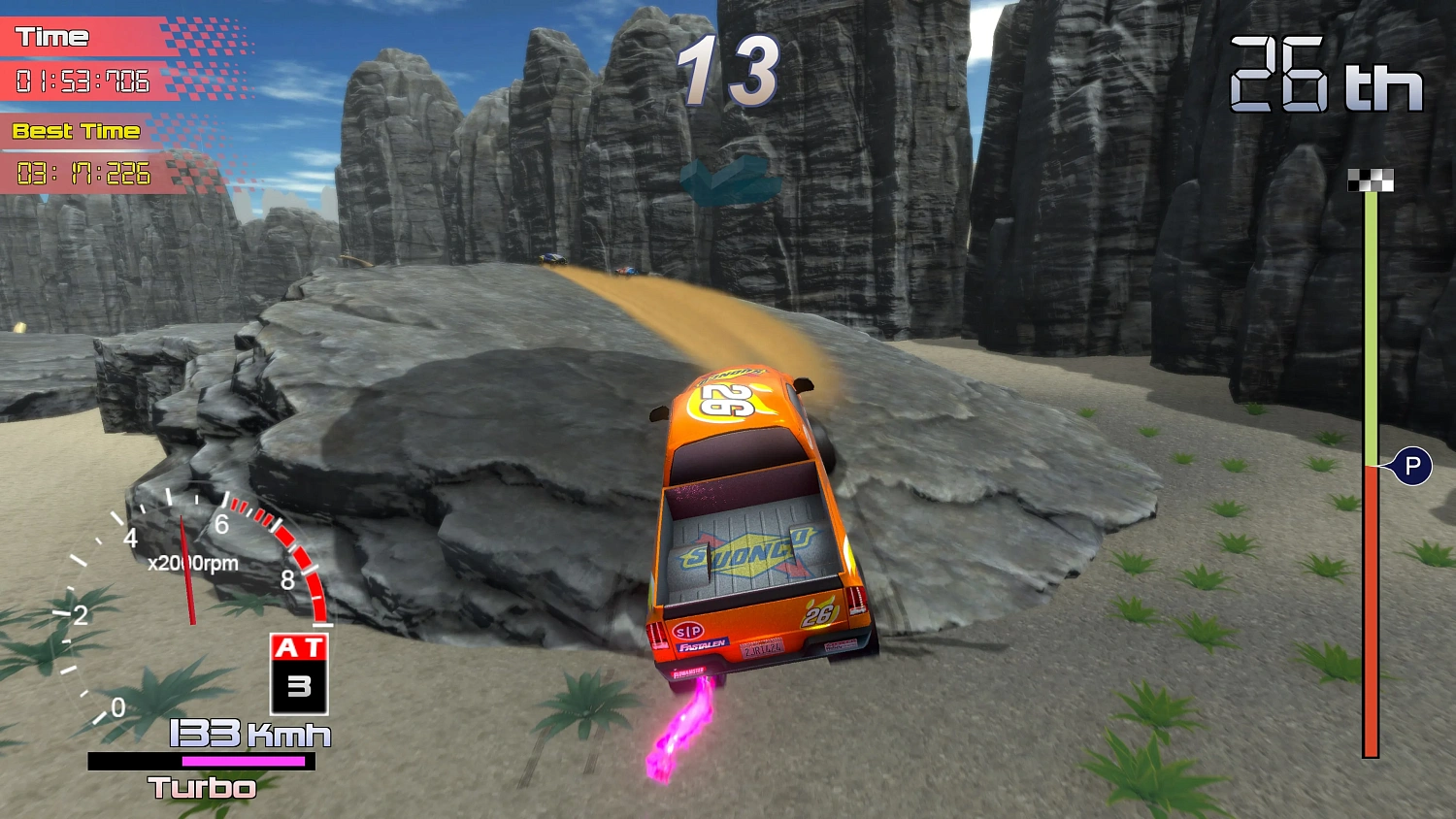Select the Fastalen sponsor decal
The image size is (1456, 819).
[701, 644]
